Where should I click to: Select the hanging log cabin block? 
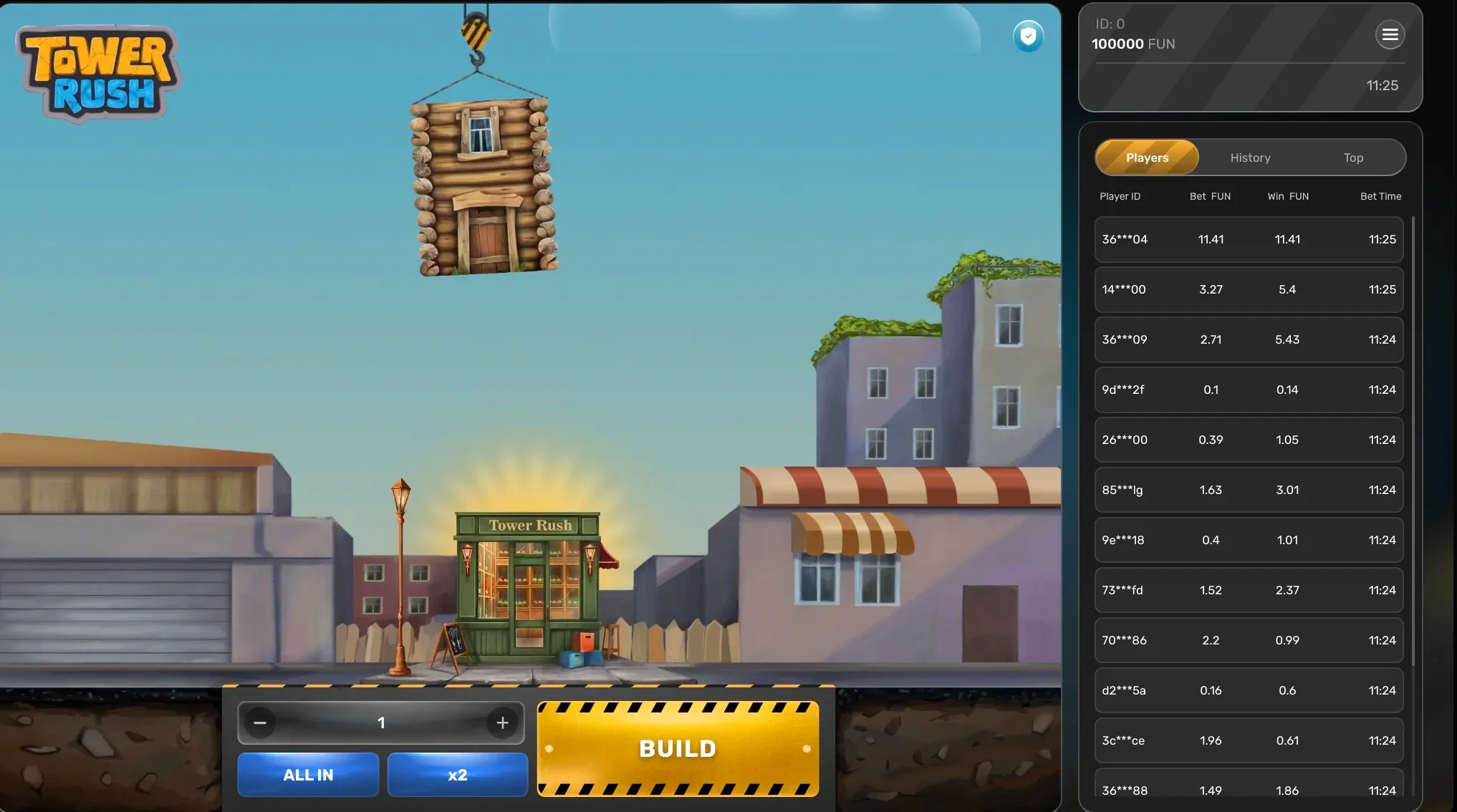click(x=481, y=186)
